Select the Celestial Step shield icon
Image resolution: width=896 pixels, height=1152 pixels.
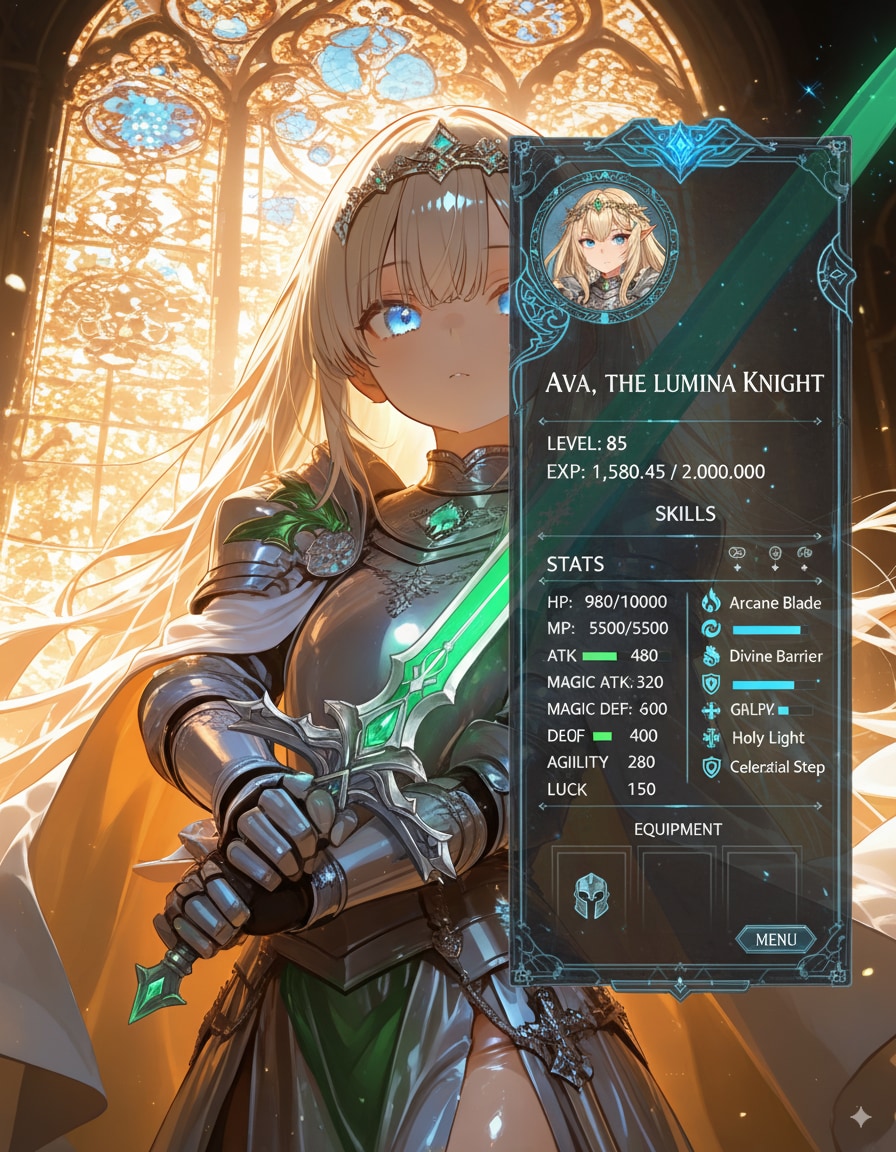coord(712,767)
